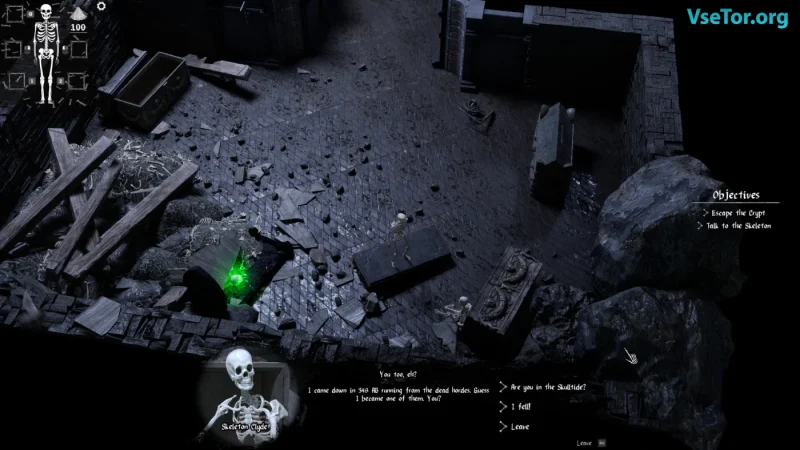Select the "Leave" dialogue option
The width and height of the screenshot is (800, 450).
[x=520, y=427]
